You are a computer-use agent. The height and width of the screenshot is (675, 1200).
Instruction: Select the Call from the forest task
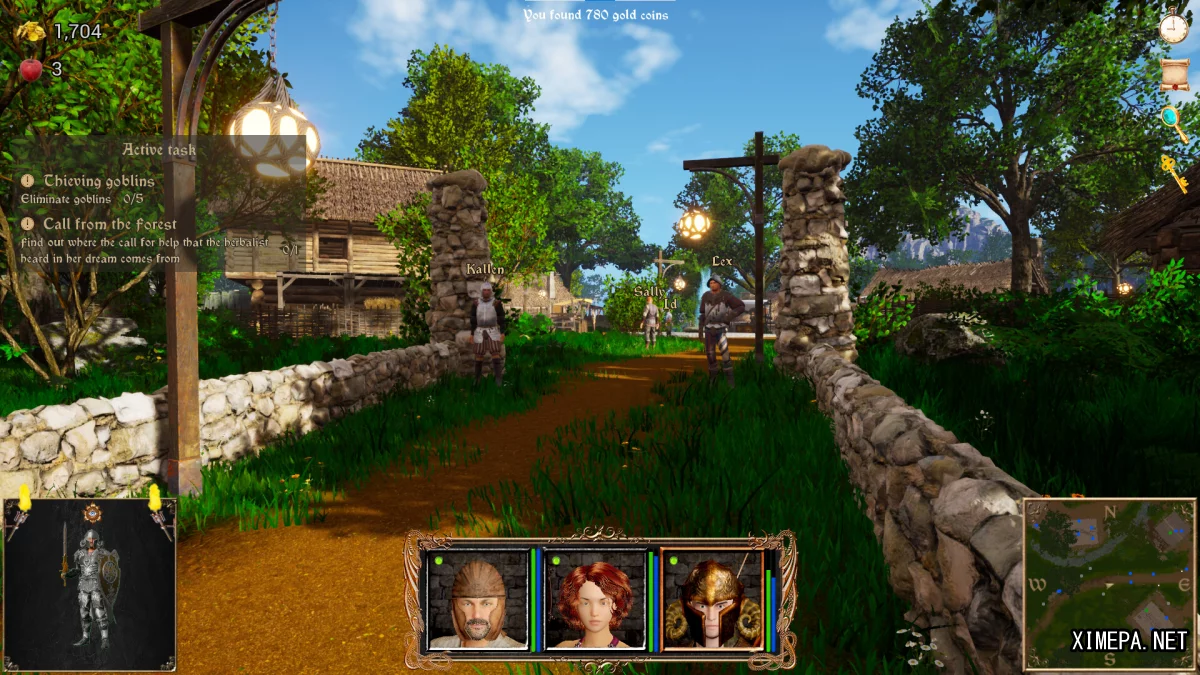click(x=110, y=225)
